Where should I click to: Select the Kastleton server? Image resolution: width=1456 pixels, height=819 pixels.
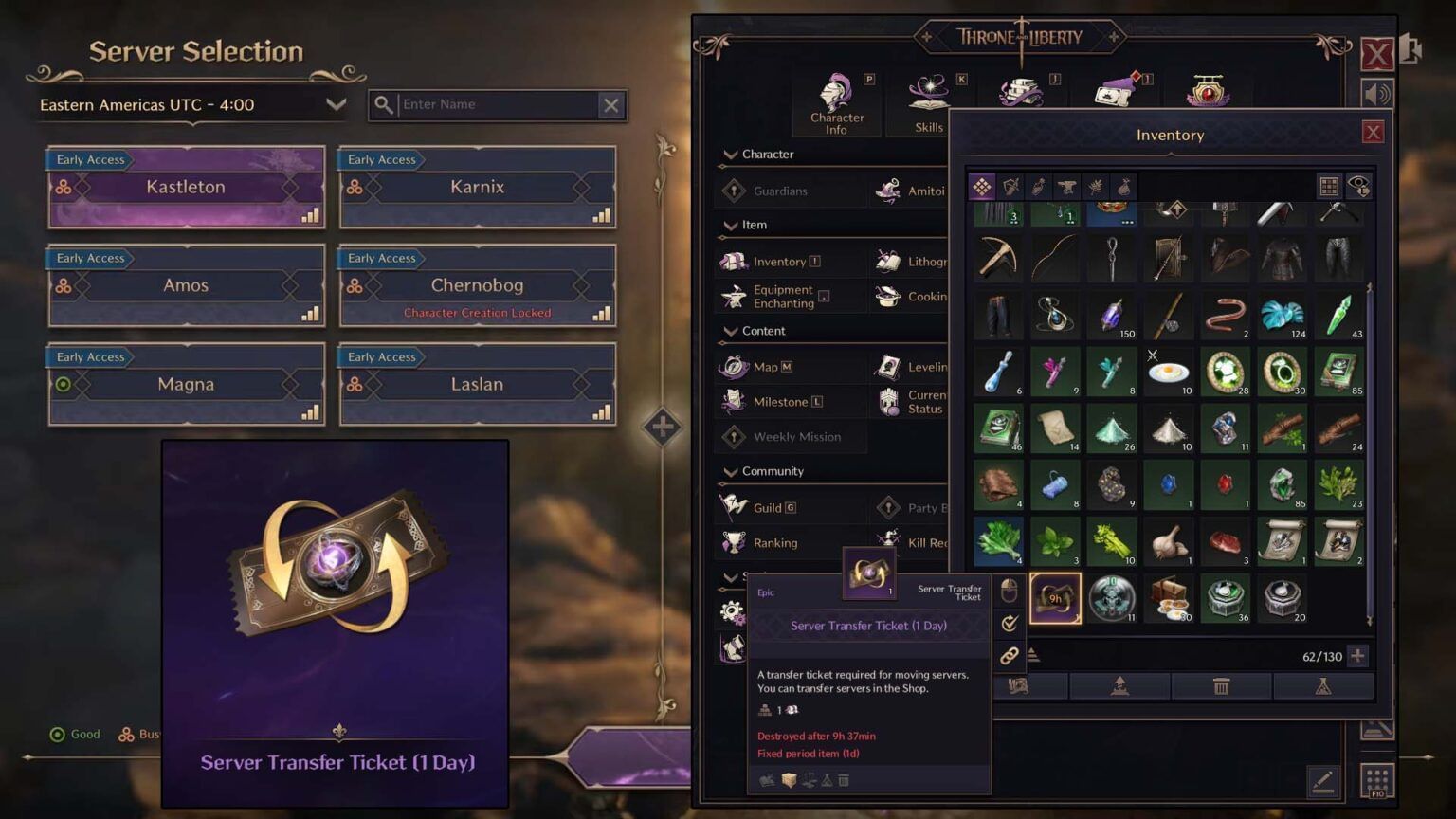(x=186, y=187)
